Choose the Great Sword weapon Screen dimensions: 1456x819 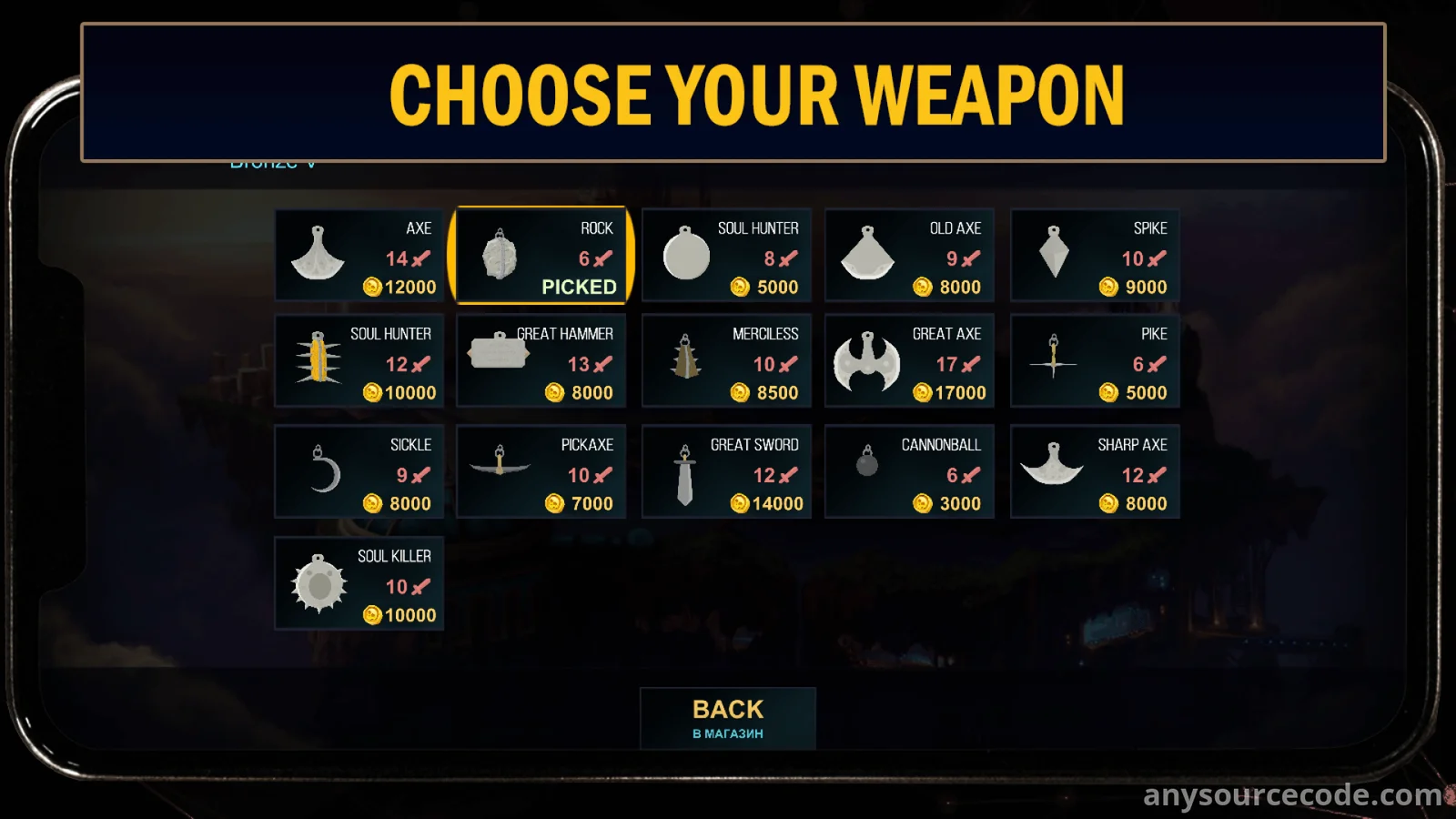point(726,472)
